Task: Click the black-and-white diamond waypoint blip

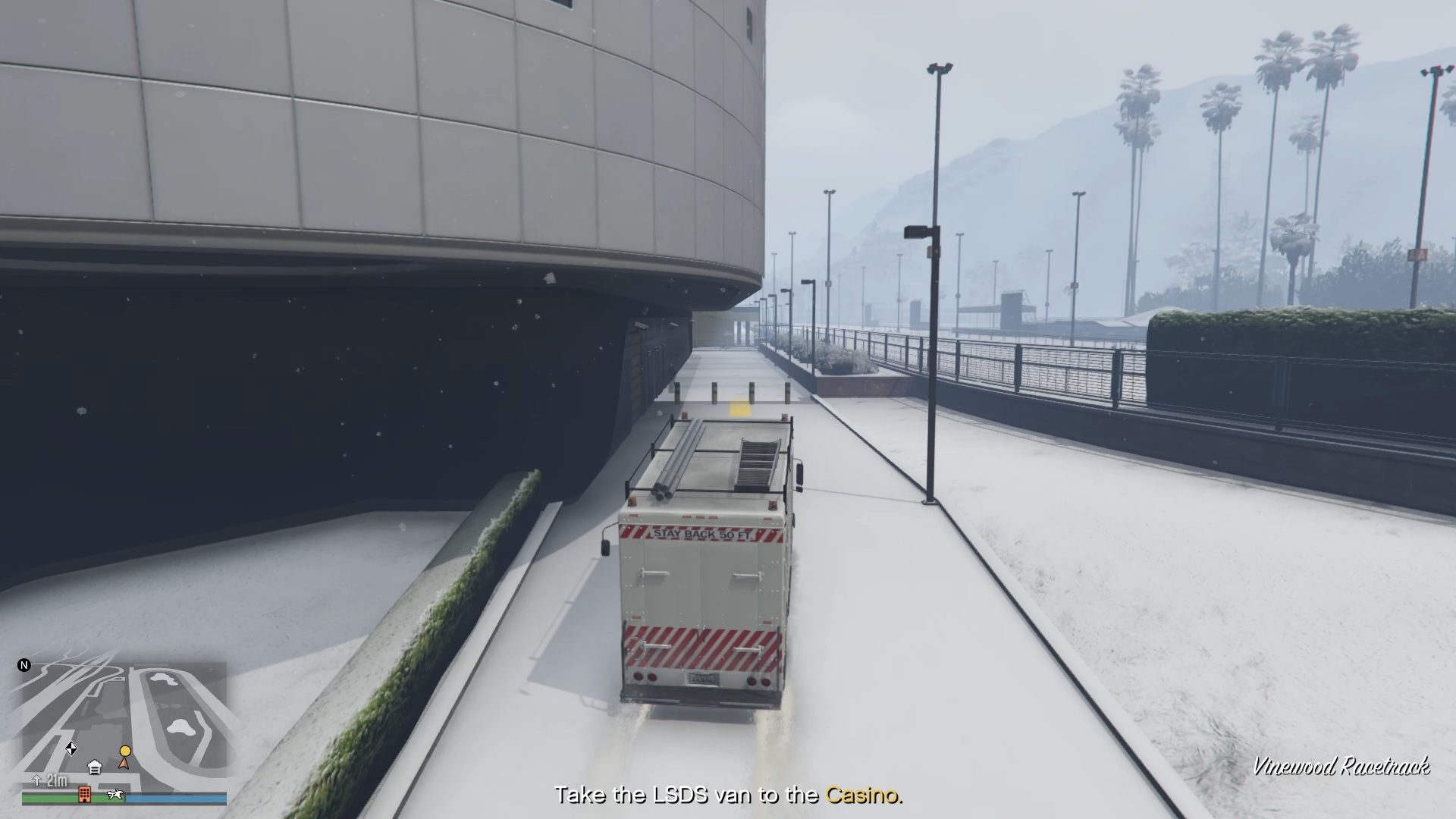Action: coord(71,749)
